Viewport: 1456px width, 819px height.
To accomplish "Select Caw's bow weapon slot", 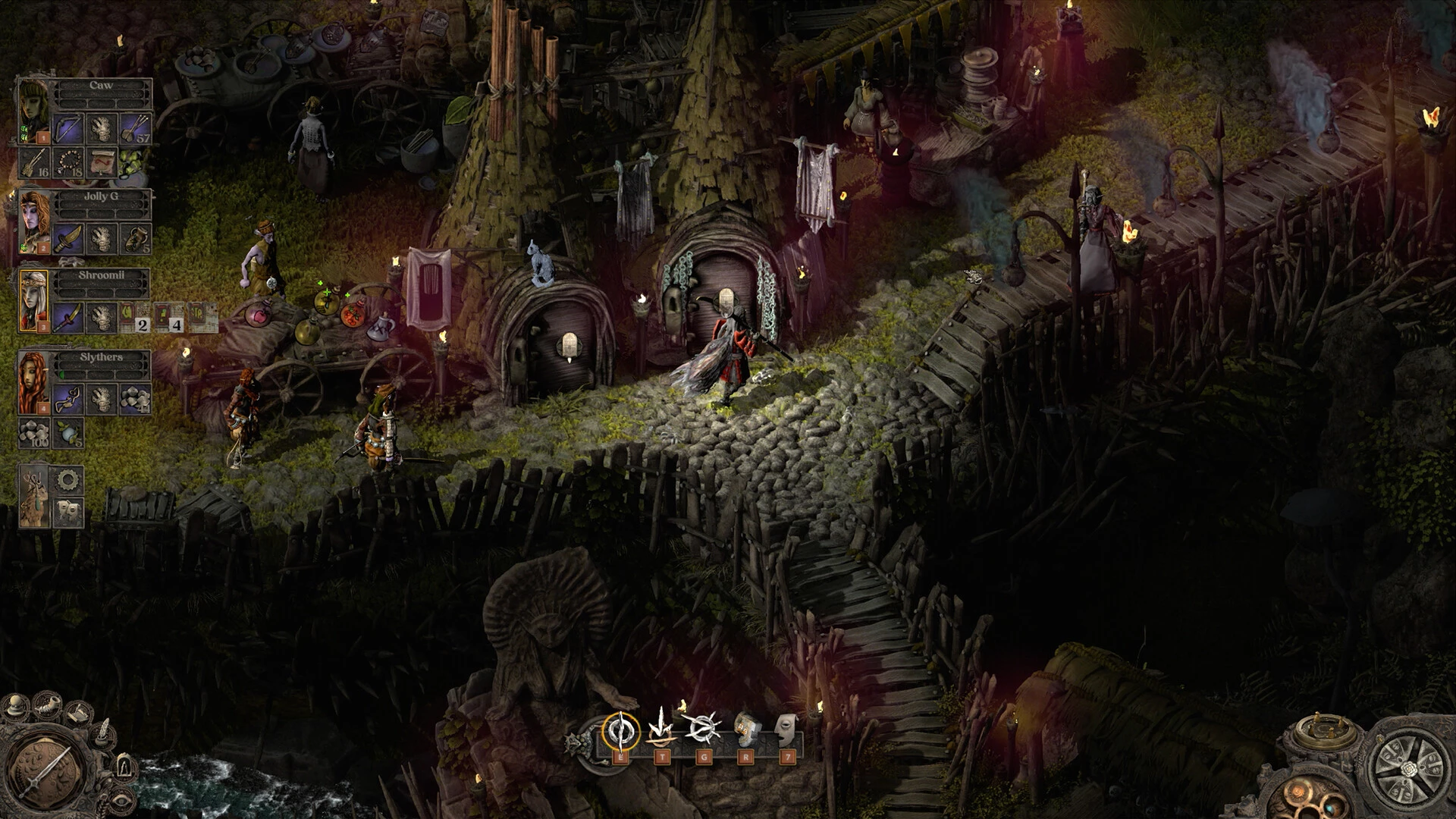I will (x=68, y=127).
